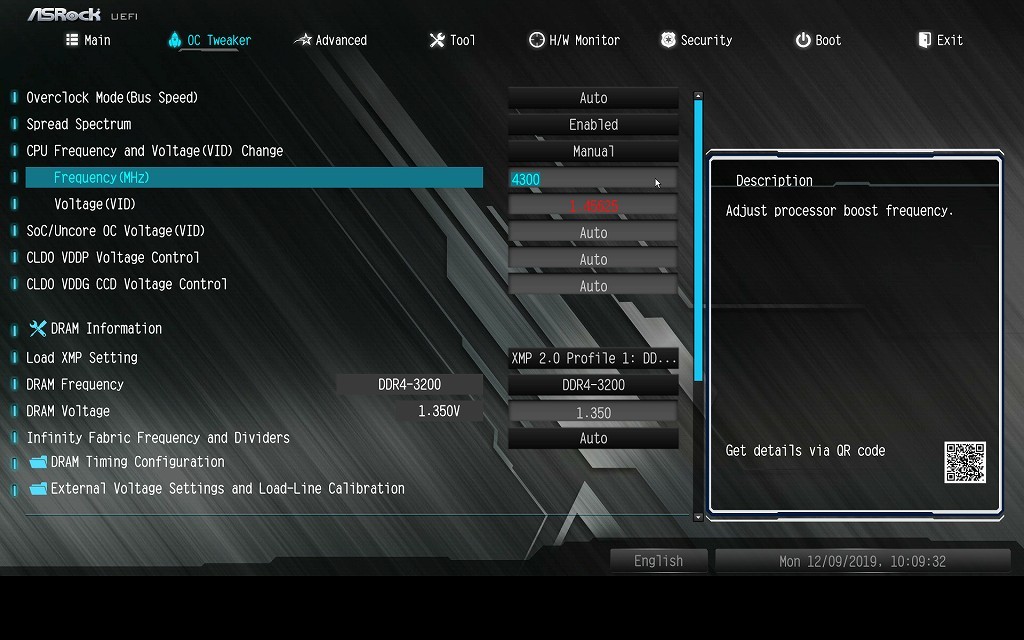Edit the Voltage(VID) value field

click(593, 206)
